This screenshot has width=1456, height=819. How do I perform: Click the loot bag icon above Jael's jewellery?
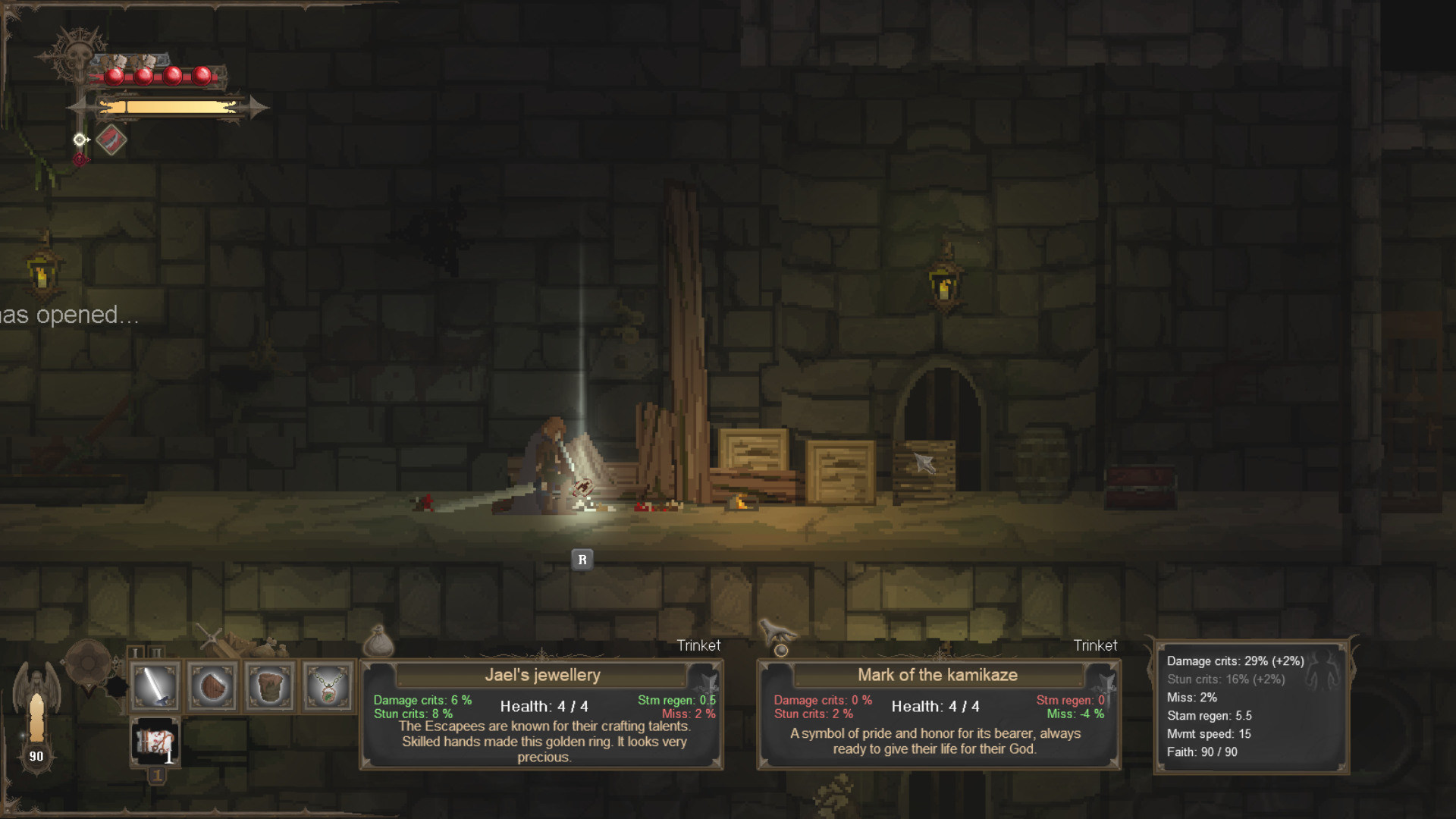[378, 642]
